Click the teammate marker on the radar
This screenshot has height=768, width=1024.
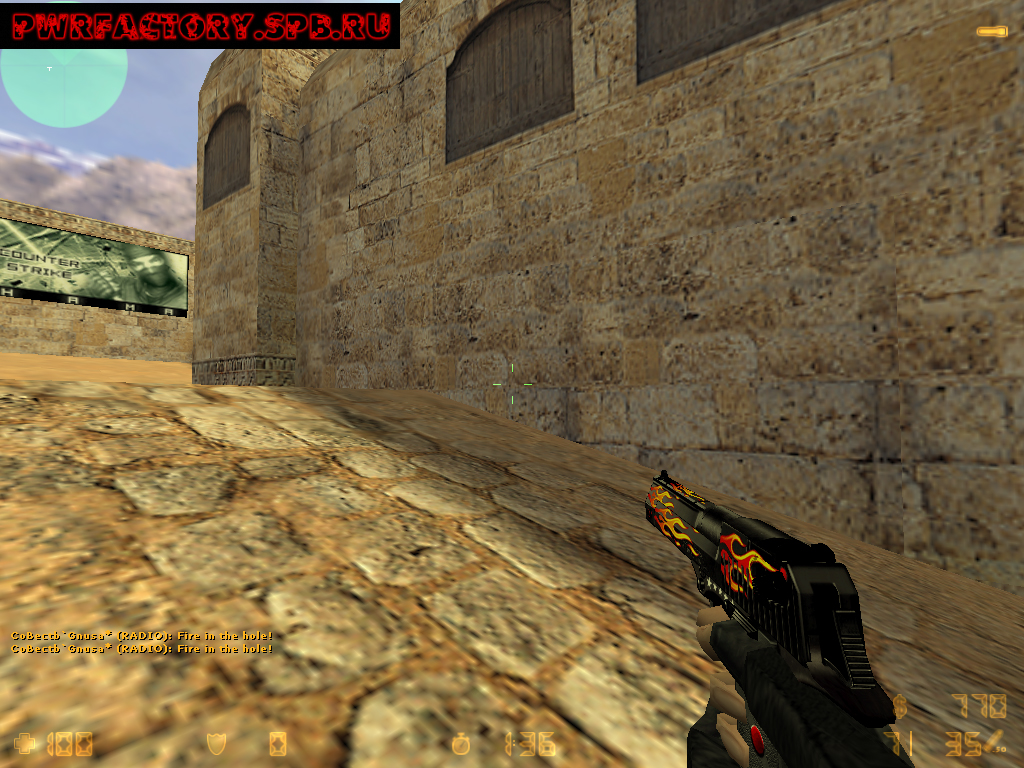49,68
